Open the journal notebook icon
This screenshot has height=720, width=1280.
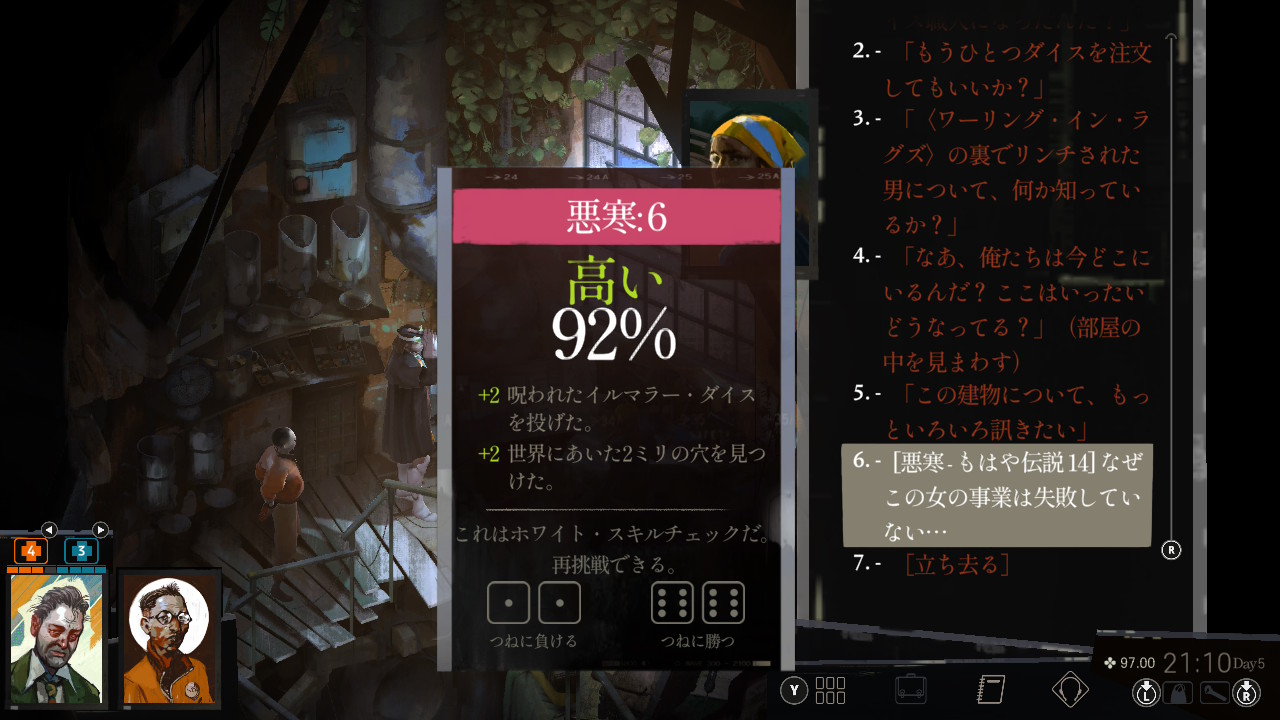point(990,689)
